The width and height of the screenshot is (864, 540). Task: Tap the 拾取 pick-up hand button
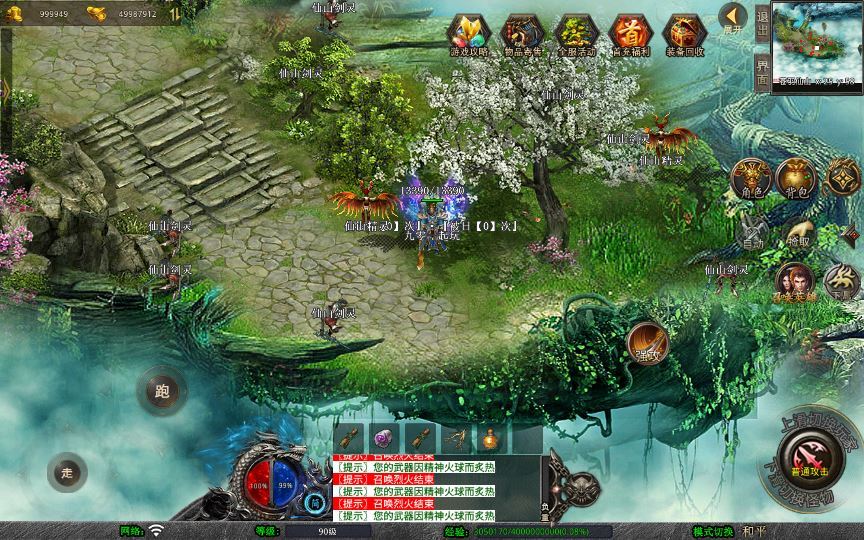tap(798, 232)
